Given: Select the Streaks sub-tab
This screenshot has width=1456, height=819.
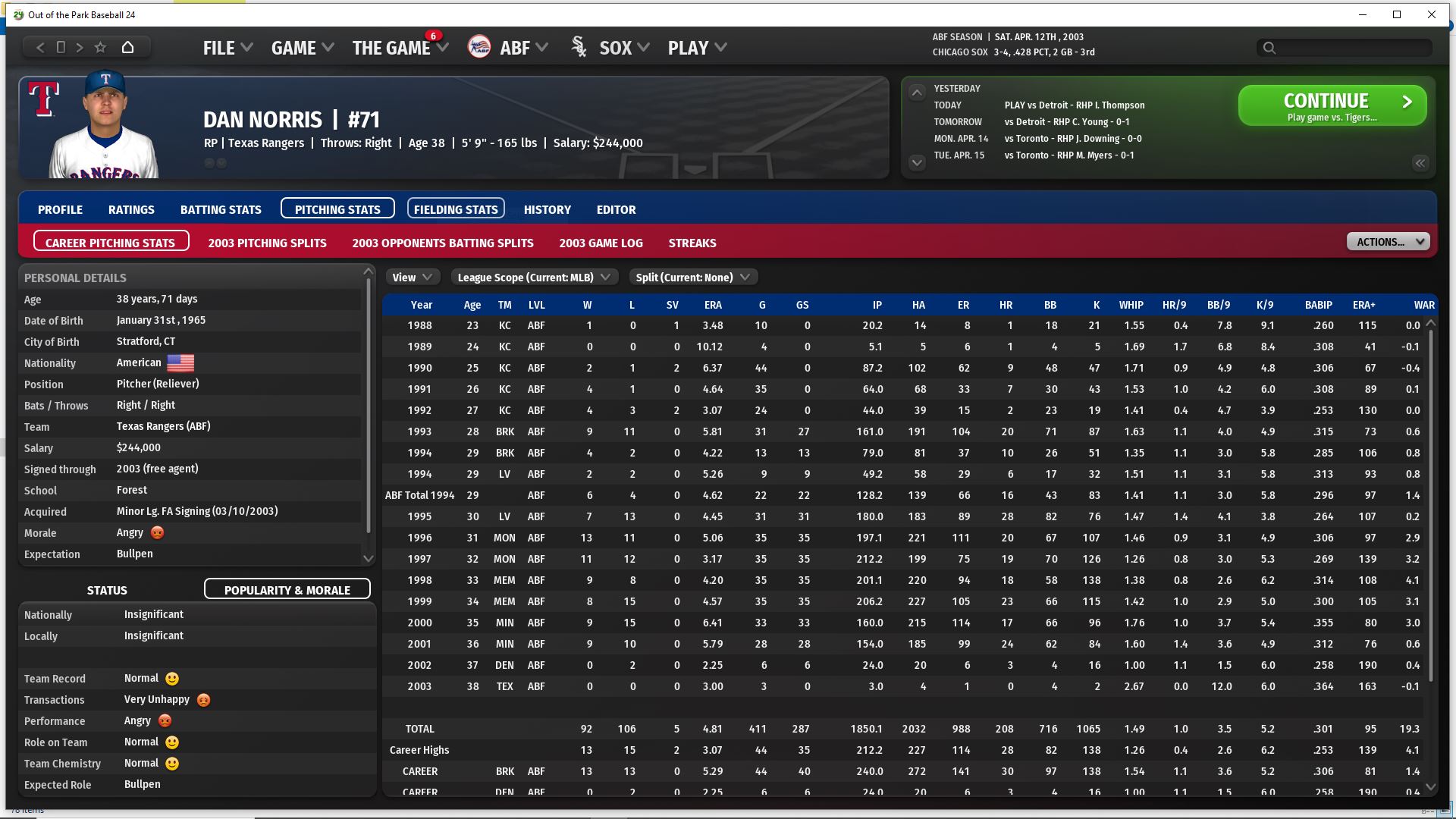Looking at the screenshot, I should 692,243.
